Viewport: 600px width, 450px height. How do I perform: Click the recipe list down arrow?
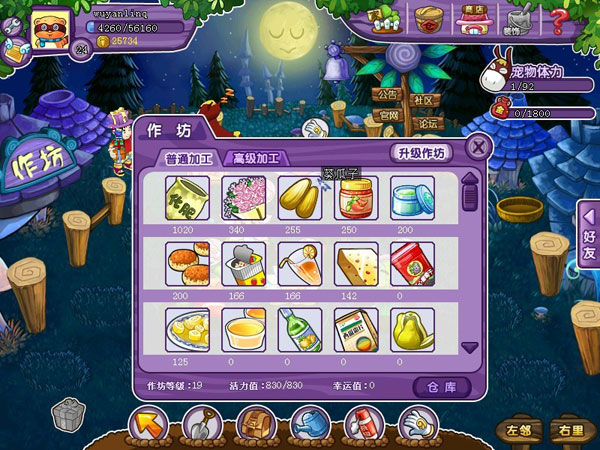[x=469, y=347]
